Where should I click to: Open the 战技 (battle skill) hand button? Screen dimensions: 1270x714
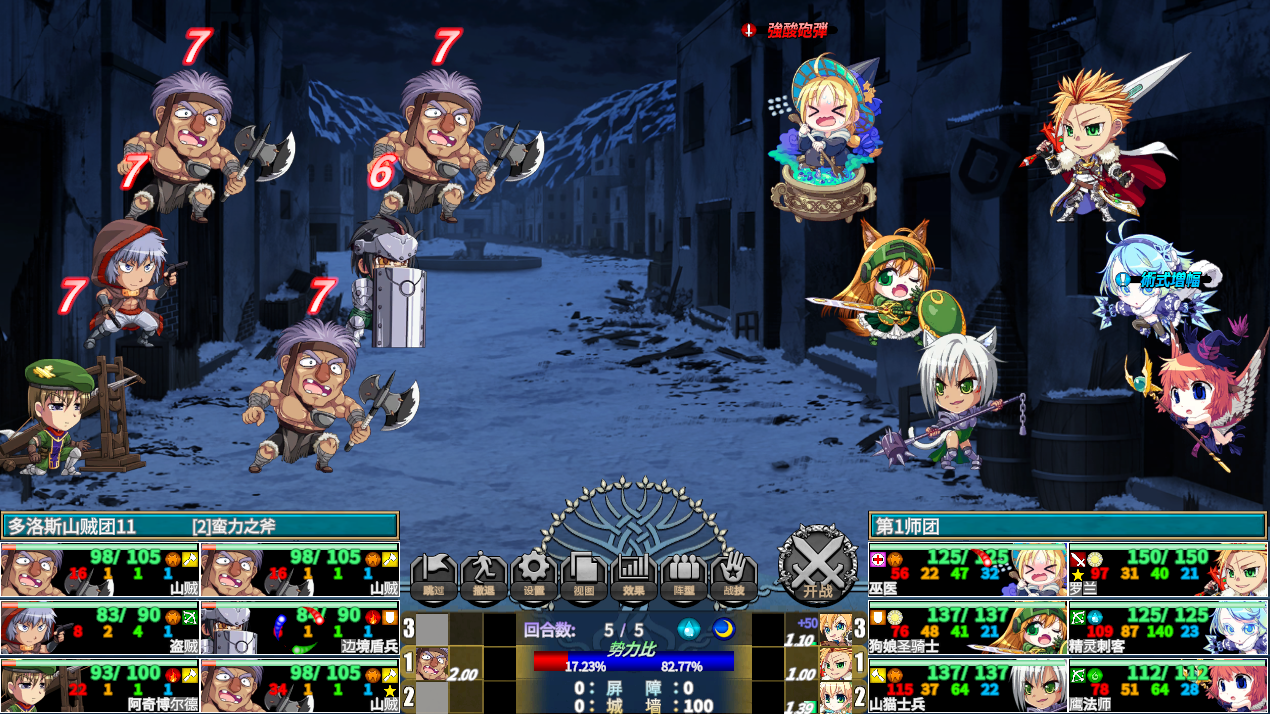[734, 577]
